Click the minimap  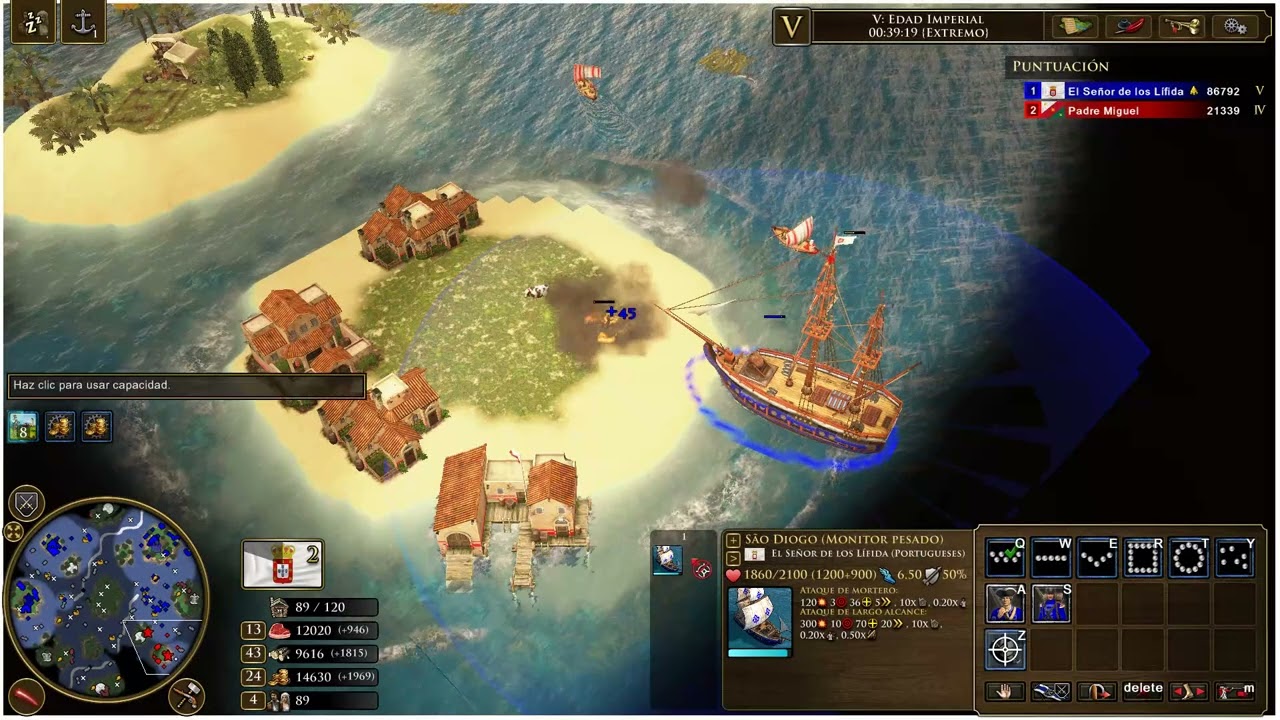point(105,598)
